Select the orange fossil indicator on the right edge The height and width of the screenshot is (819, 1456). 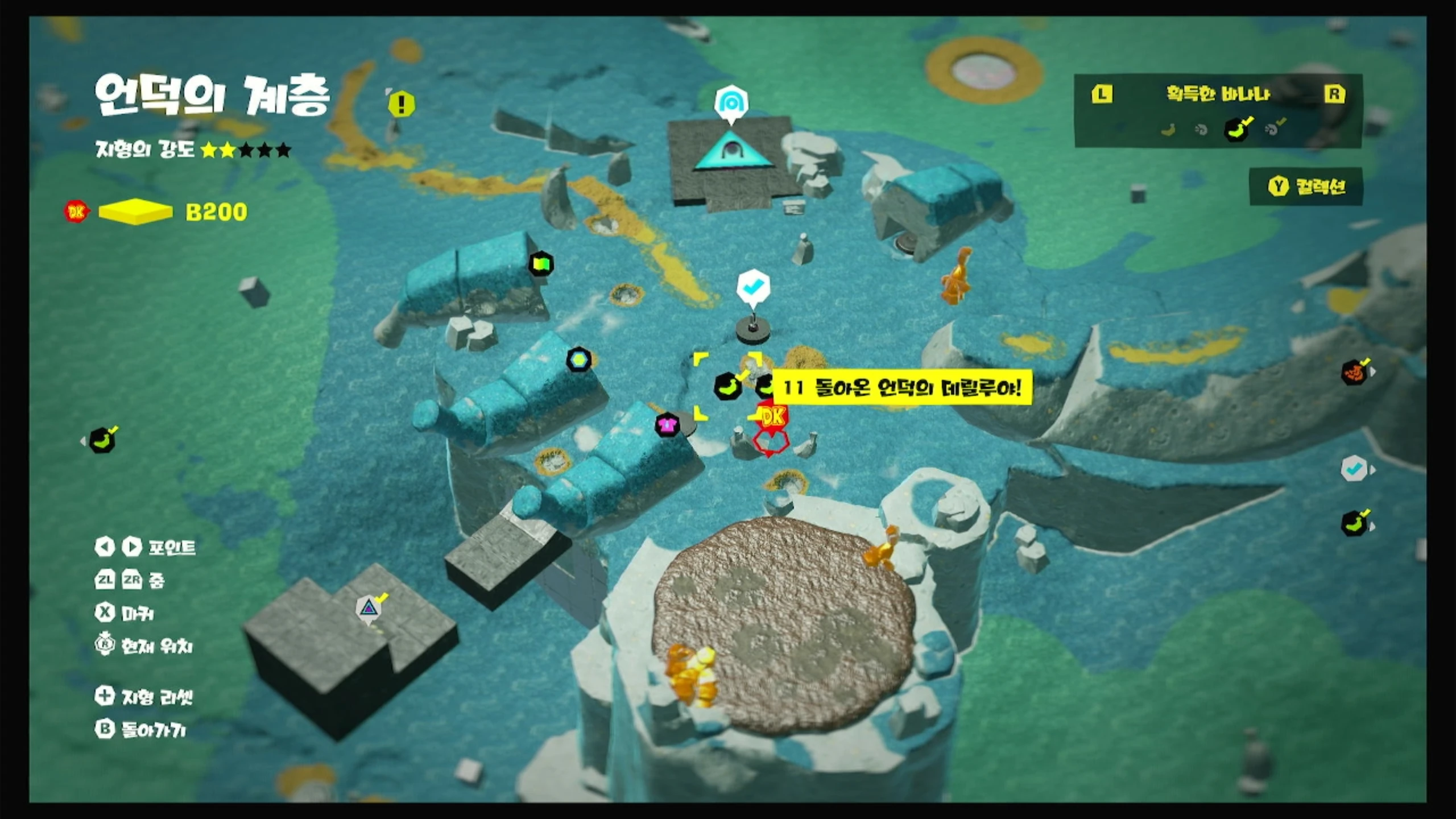(x=1354, y=373)
